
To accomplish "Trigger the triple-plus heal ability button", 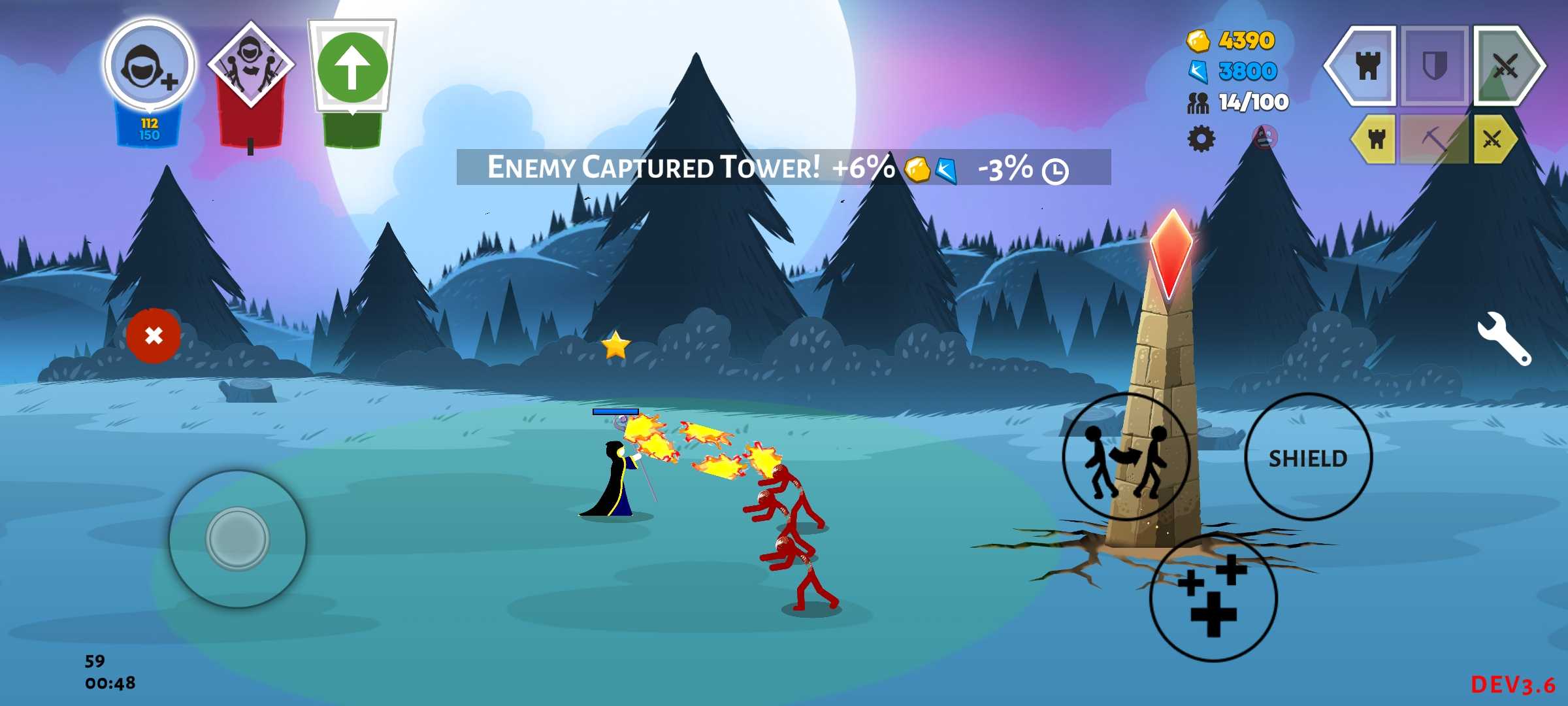I will tap(1213, 597).
